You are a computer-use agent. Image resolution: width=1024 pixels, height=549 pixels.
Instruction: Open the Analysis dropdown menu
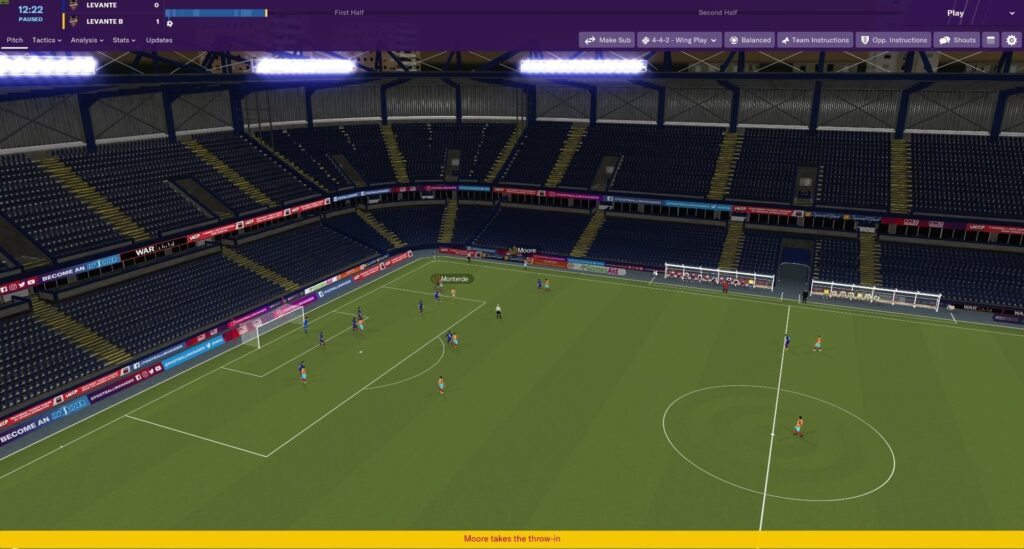click(x=86, y=40)
